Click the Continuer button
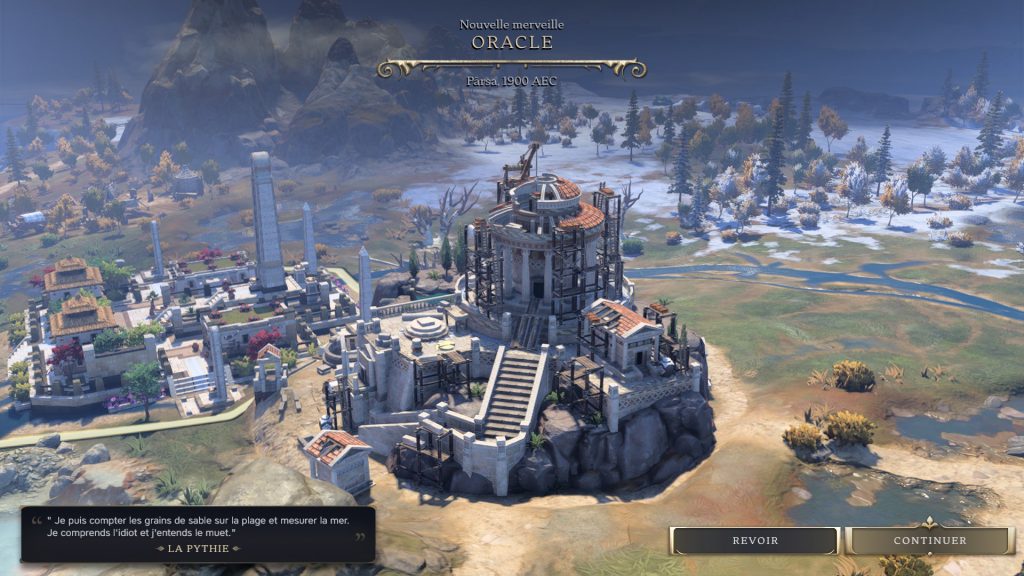The width and height of the screenshot is (1024, 576). 930,540
